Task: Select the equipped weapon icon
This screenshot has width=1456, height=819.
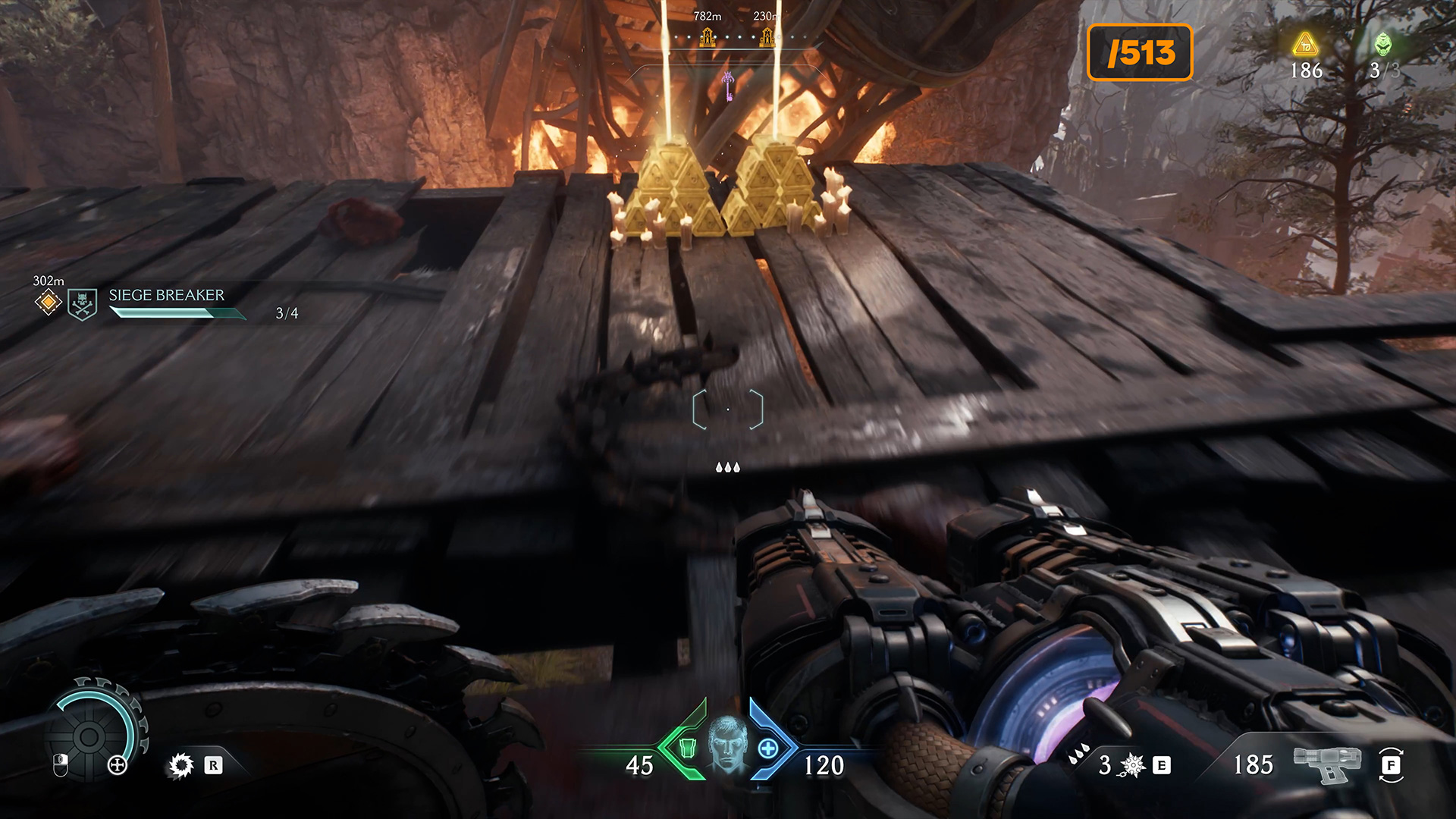Action: 1327,763
